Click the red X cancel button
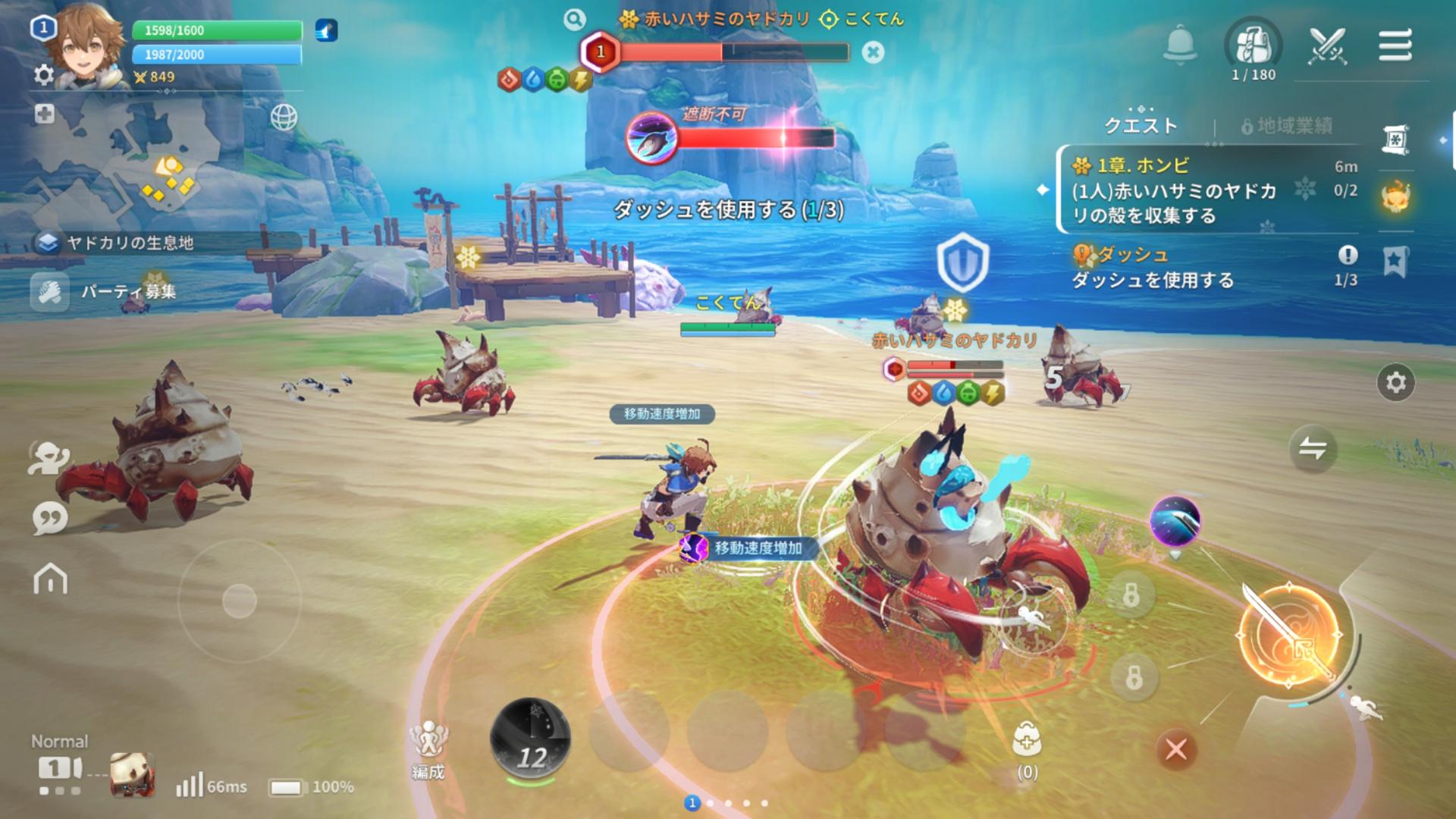 pos(1176,750)
